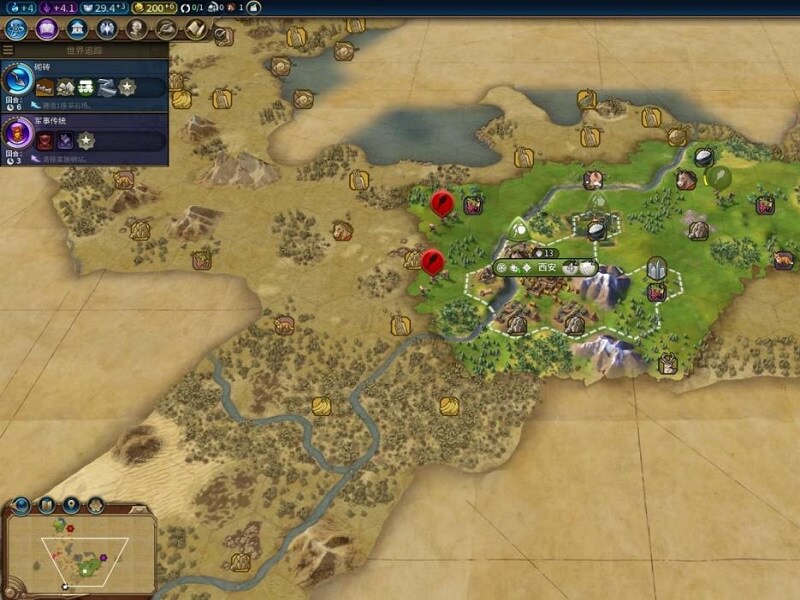Open the government building icon
Image resolution: width=800 pixels, height=600 pixels.
(76, 29)
